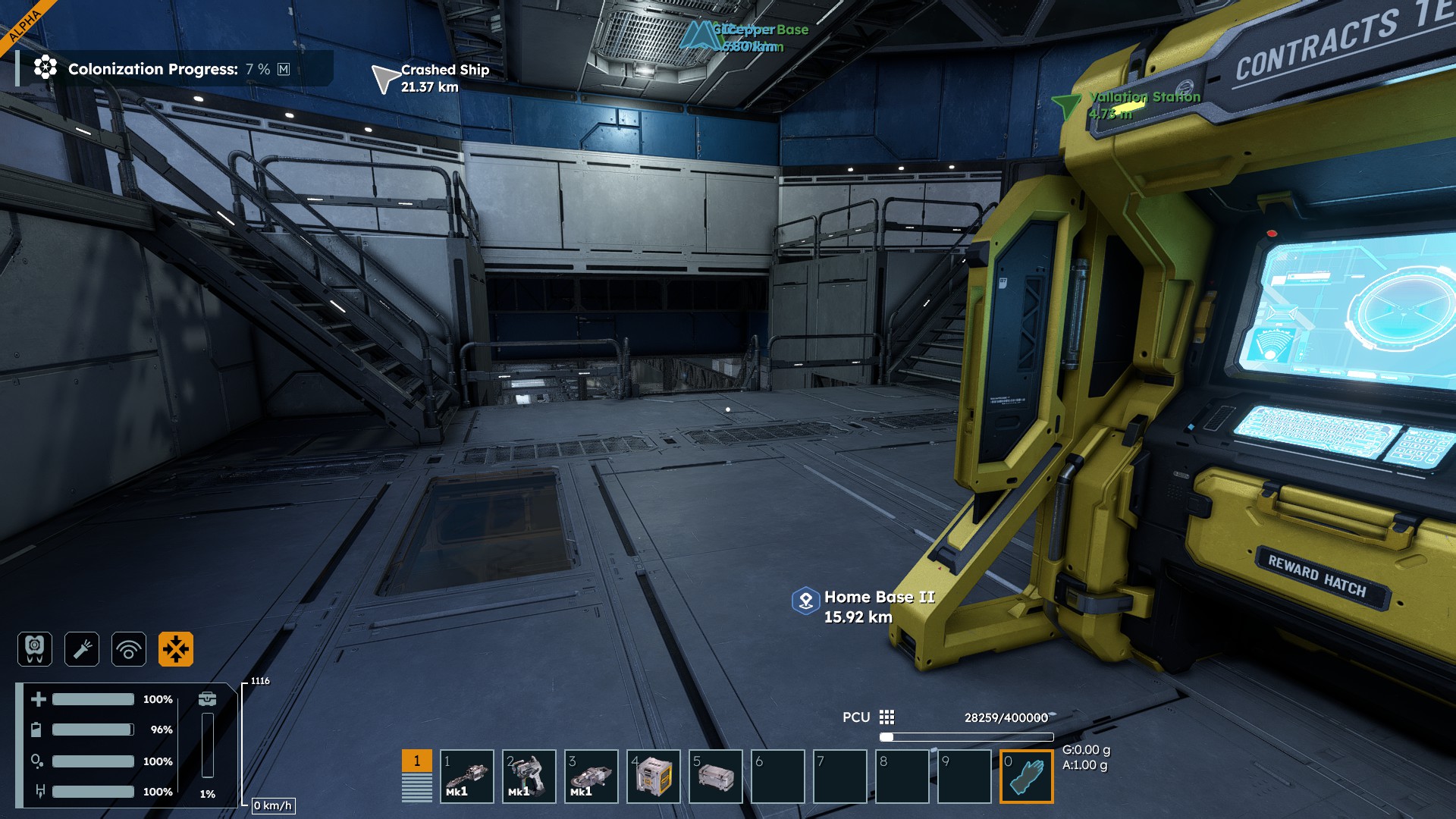Open the inventory toolbox icon

pyautogui.click(x=207, y=698)
